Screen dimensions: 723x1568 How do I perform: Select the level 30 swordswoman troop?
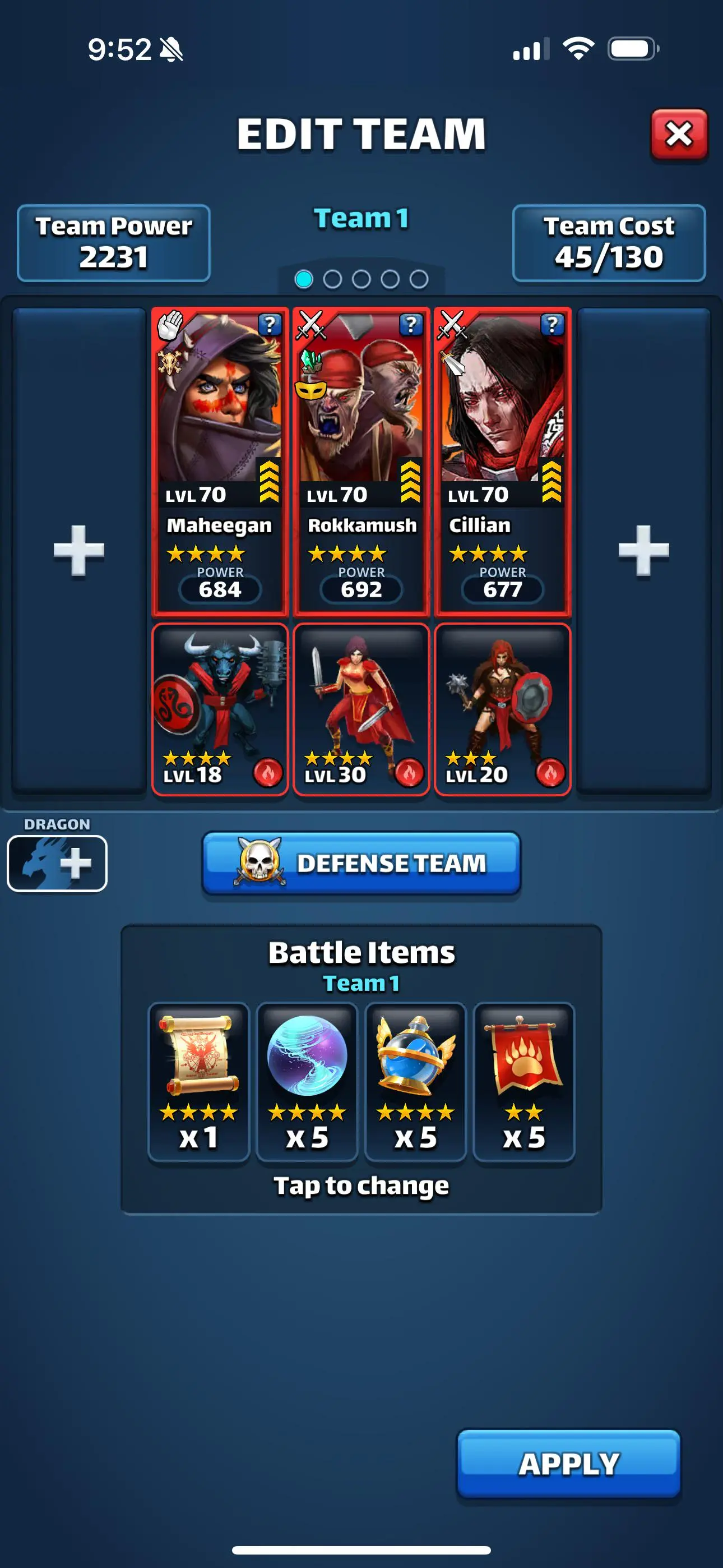[x=361, y=706]
